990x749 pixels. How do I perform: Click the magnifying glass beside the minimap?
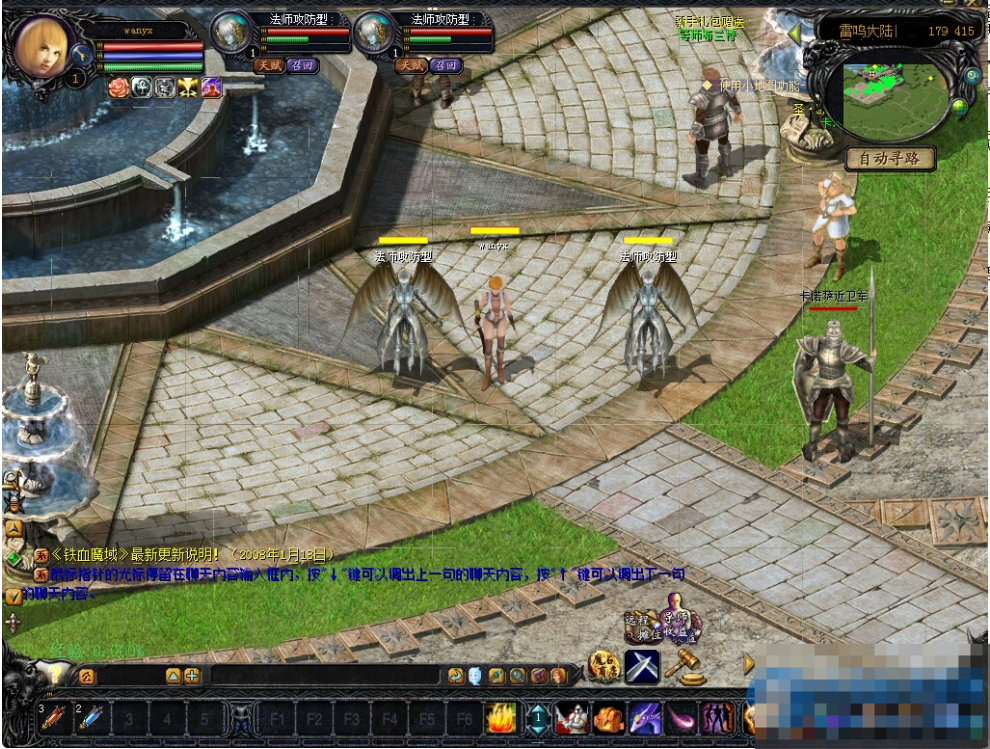(x=971, y=76)
